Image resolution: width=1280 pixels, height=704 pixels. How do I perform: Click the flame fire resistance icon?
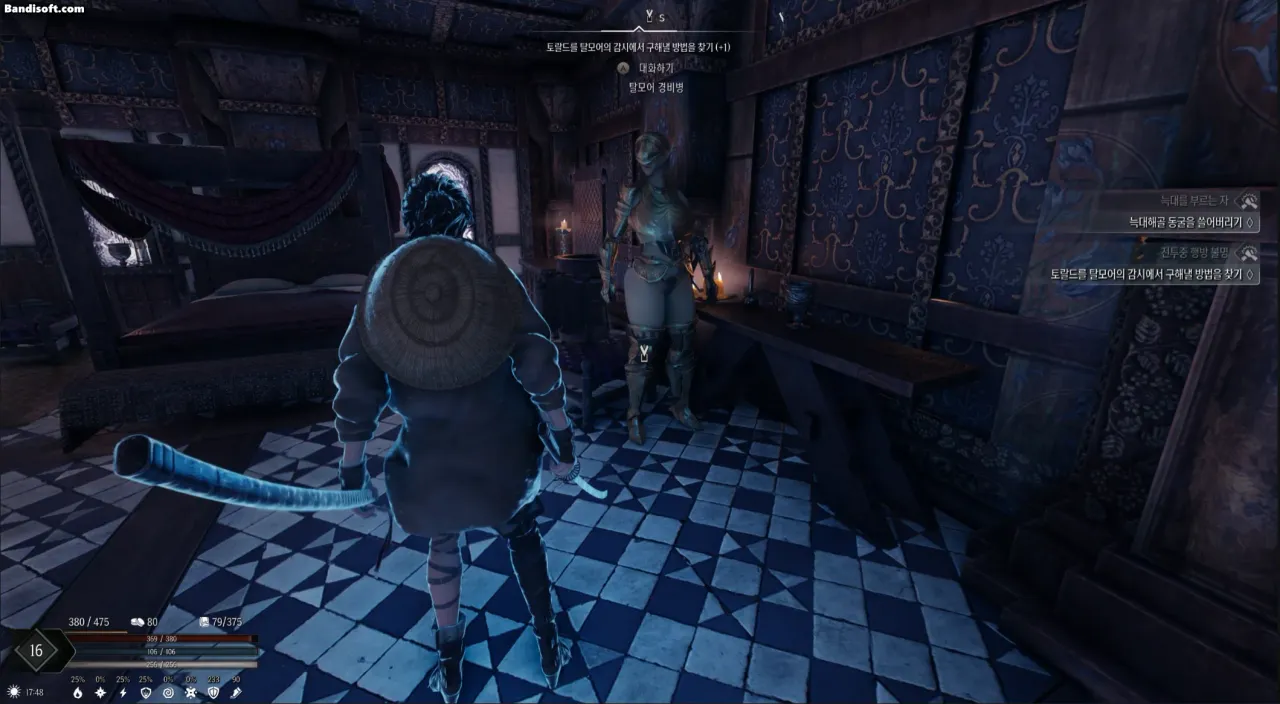tap(78, 692)
